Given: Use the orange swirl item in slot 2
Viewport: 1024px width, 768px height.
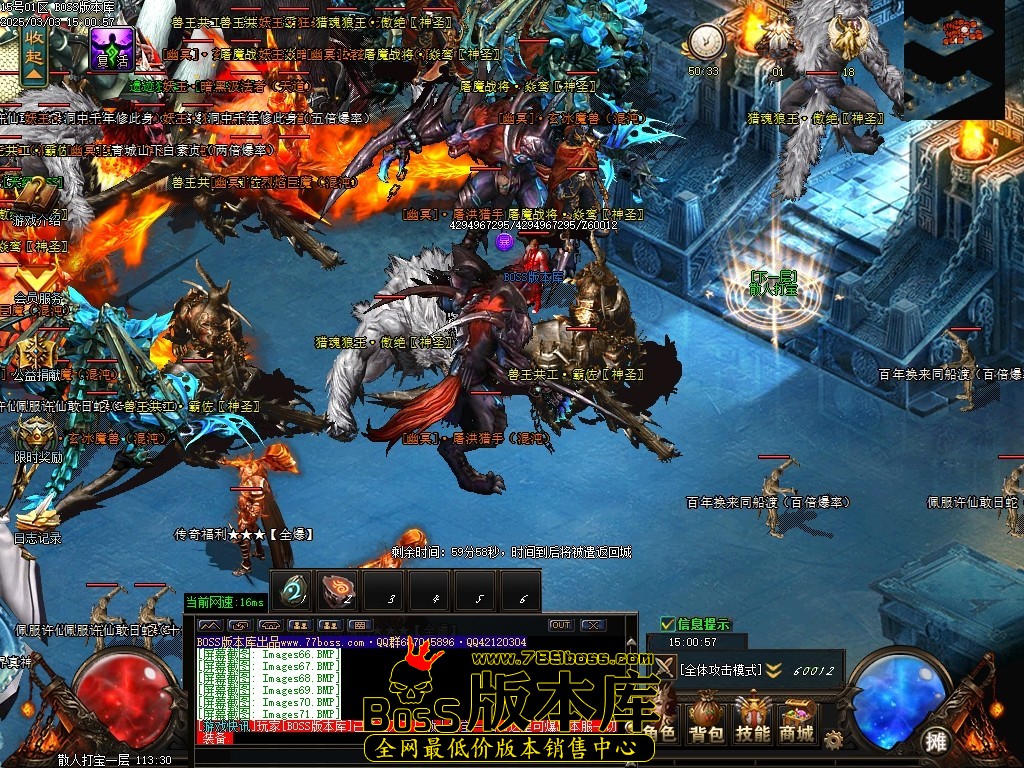Looking at the screenshot, I should coord(340,590).
